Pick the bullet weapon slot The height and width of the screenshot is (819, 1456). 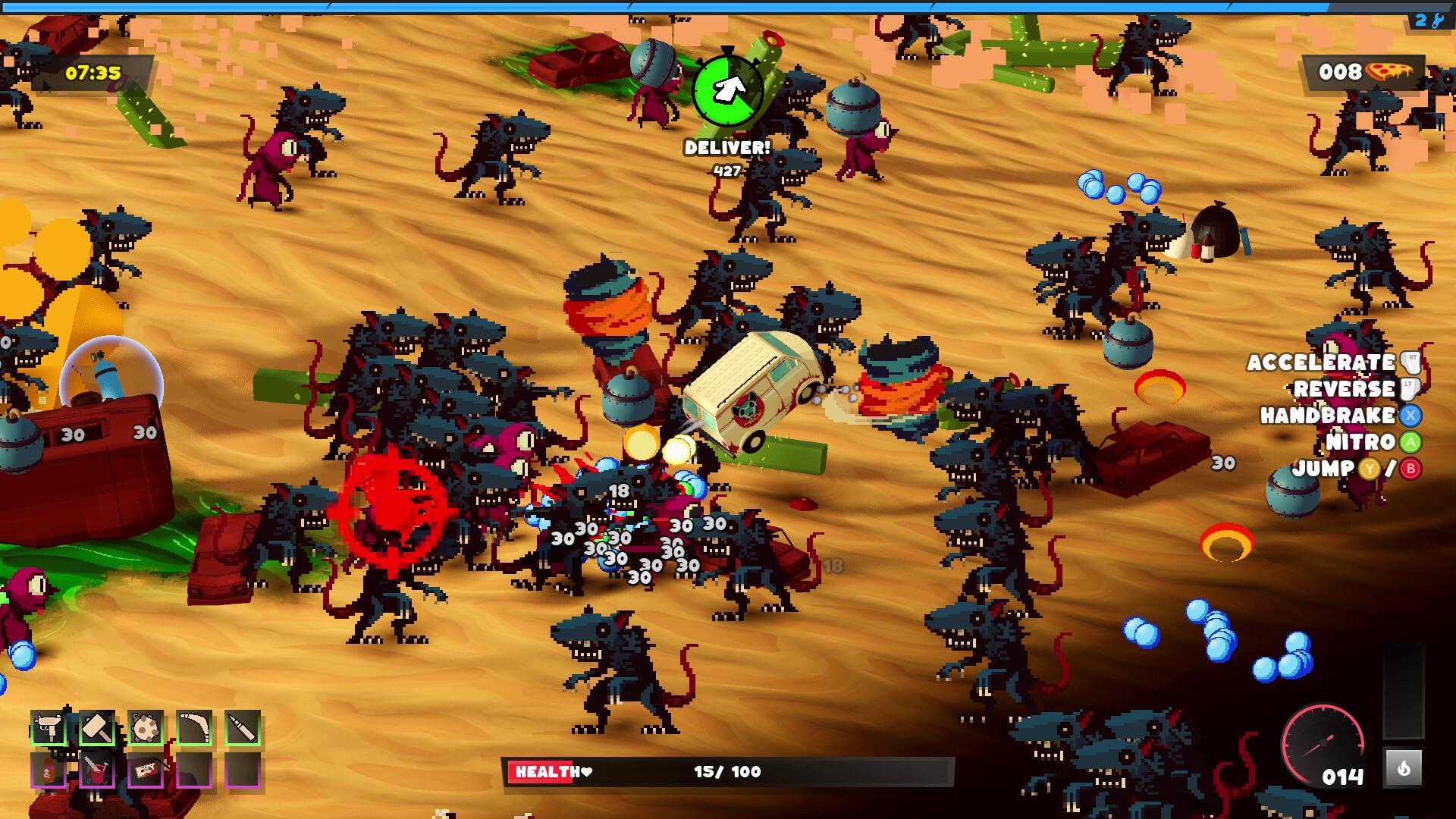(x=243, y=729)
